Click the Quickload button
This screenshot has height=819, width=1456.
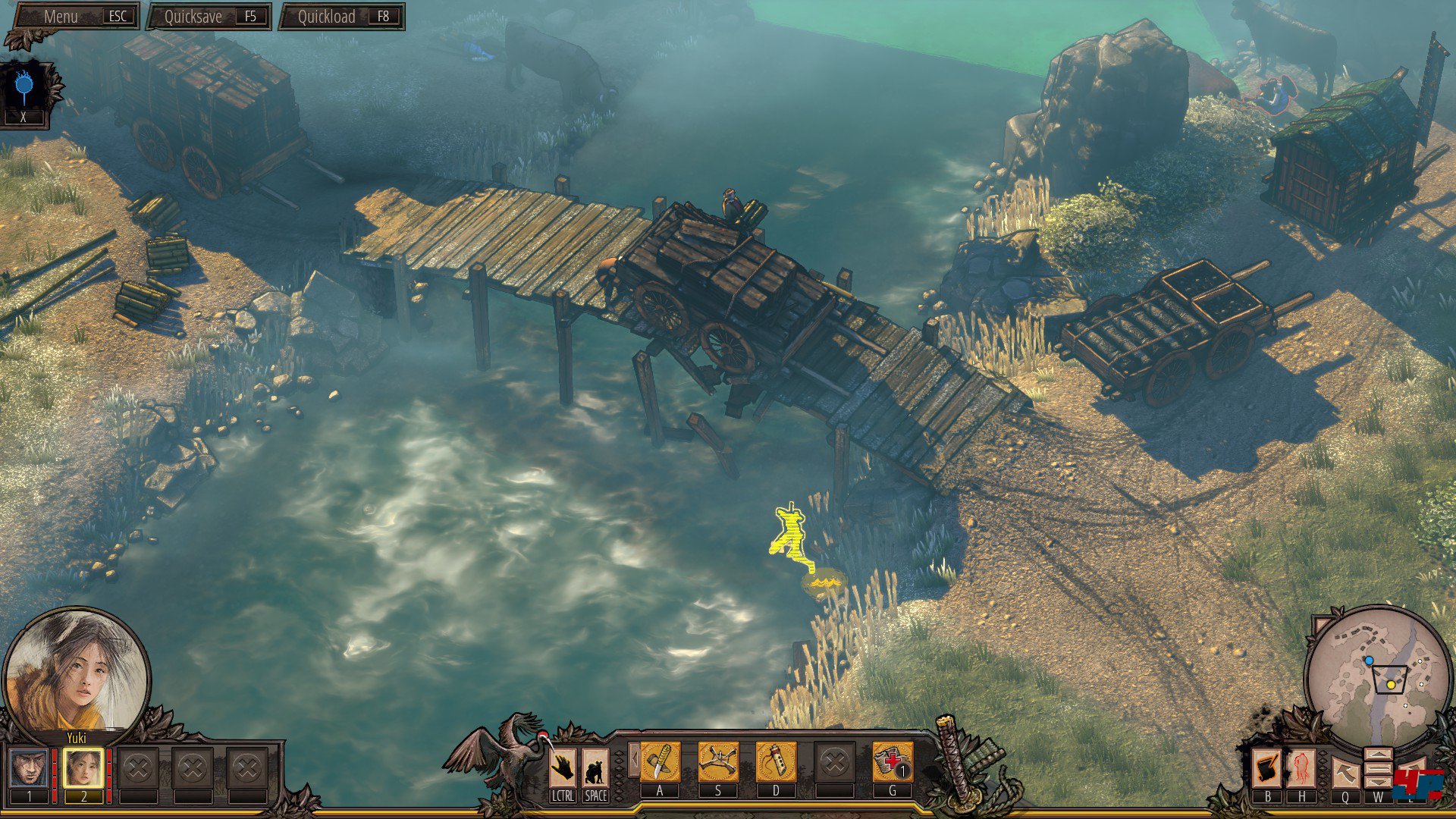click(x=343, y=17)
